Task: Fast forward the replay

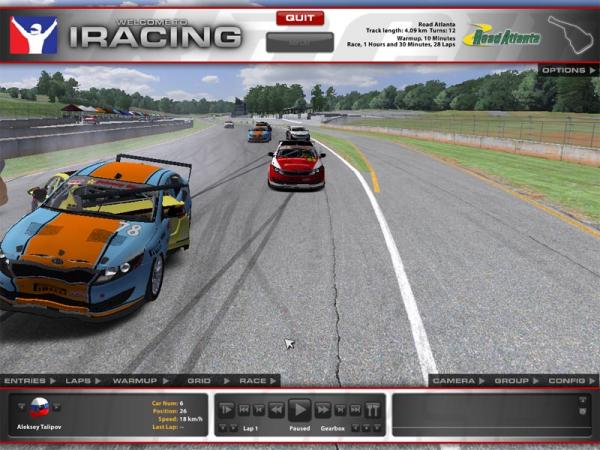Action: (323, 410)
